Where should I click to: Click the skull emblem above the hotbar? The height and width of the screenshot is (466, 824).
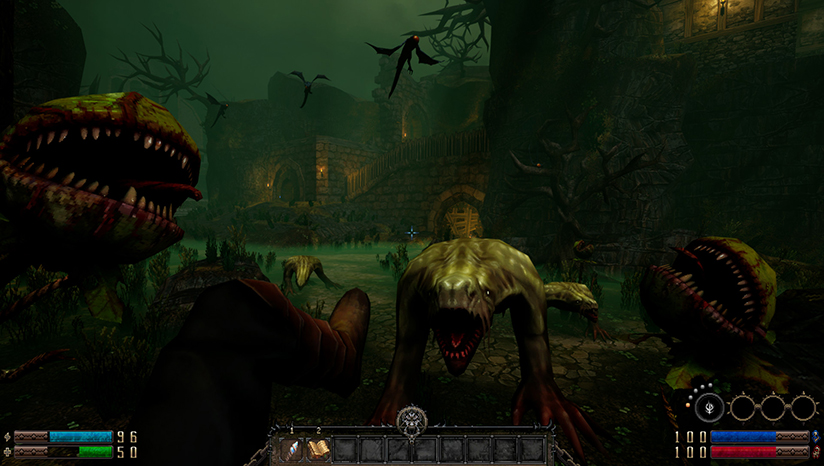(411, 420)
